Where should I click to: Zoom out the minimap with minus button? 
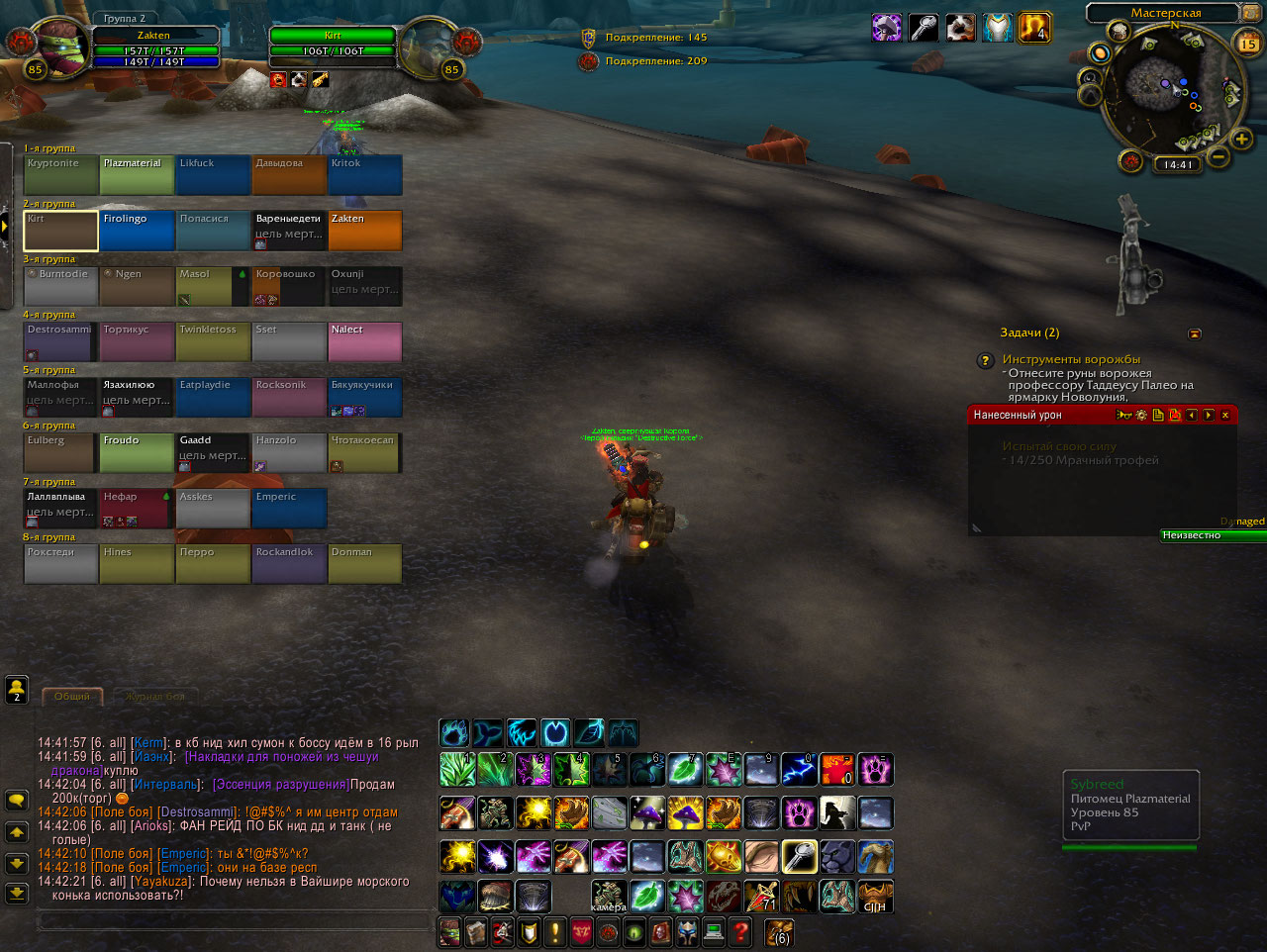point(1218,156)
